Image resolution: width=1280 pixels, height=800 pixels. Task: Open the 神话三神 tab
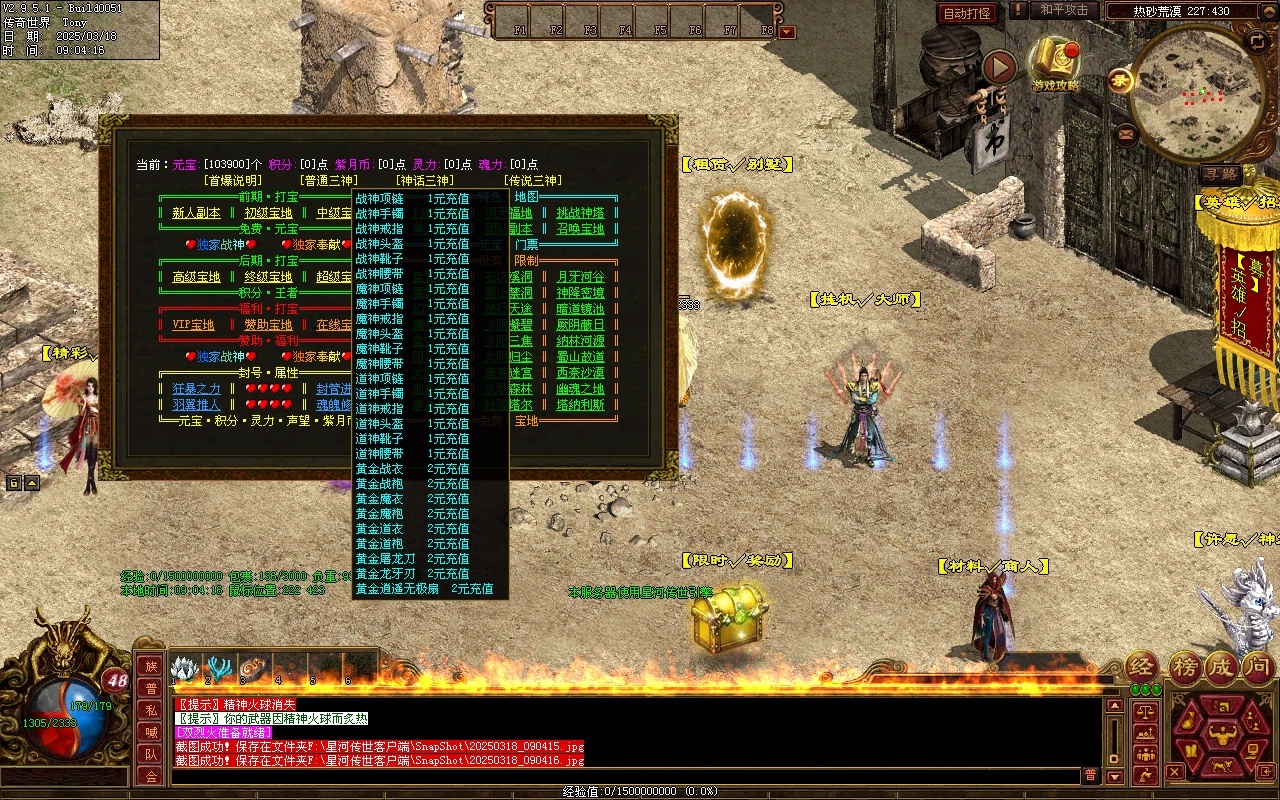(424, 181)
